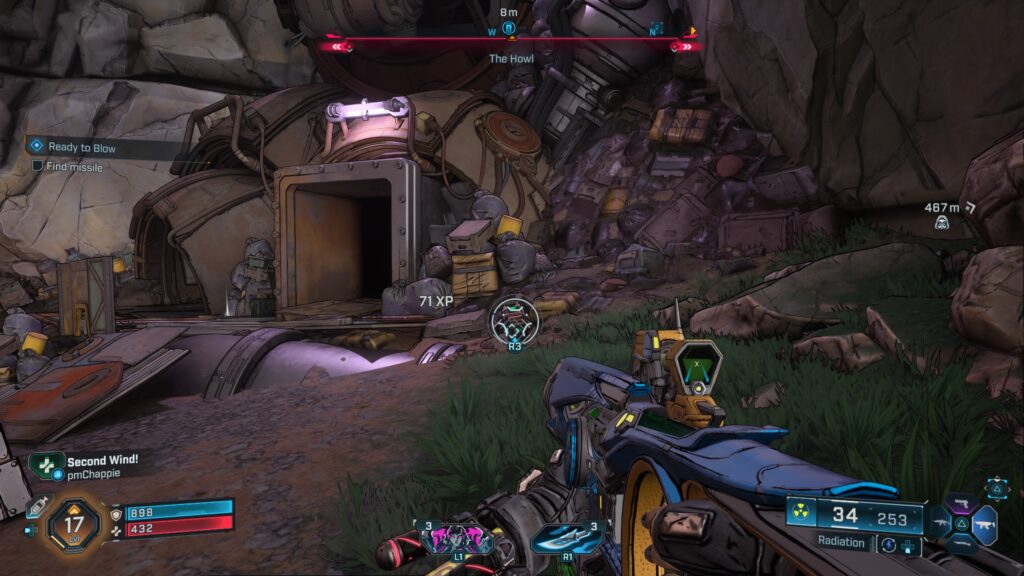This screenshot has width=1024, height=576.
Task: Select the highlighted rifle slot on the weapon wheel's right
Action: [x=985, y=524]
